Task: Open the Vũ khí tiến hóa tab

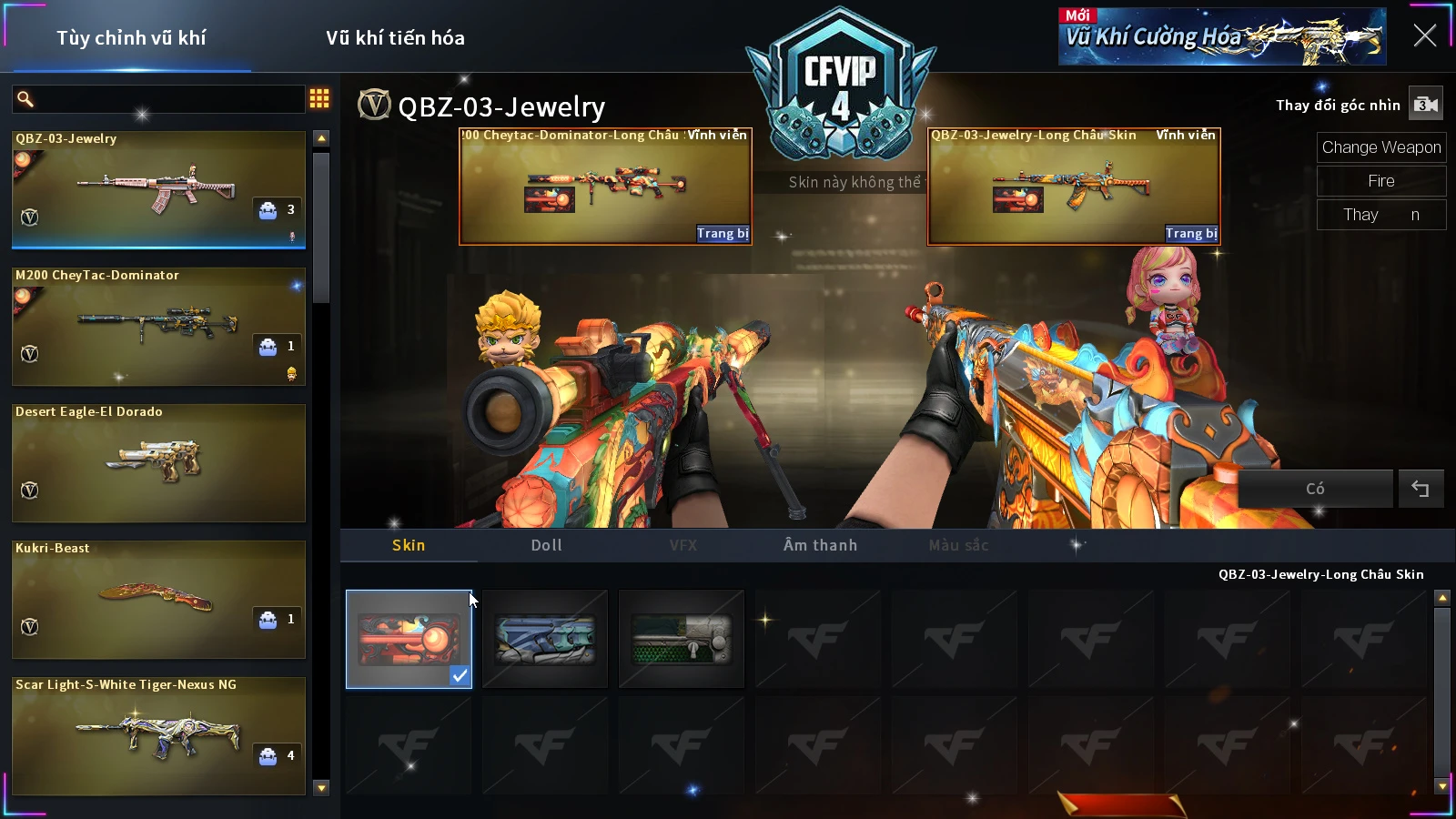Action: (x=395, y=38)
